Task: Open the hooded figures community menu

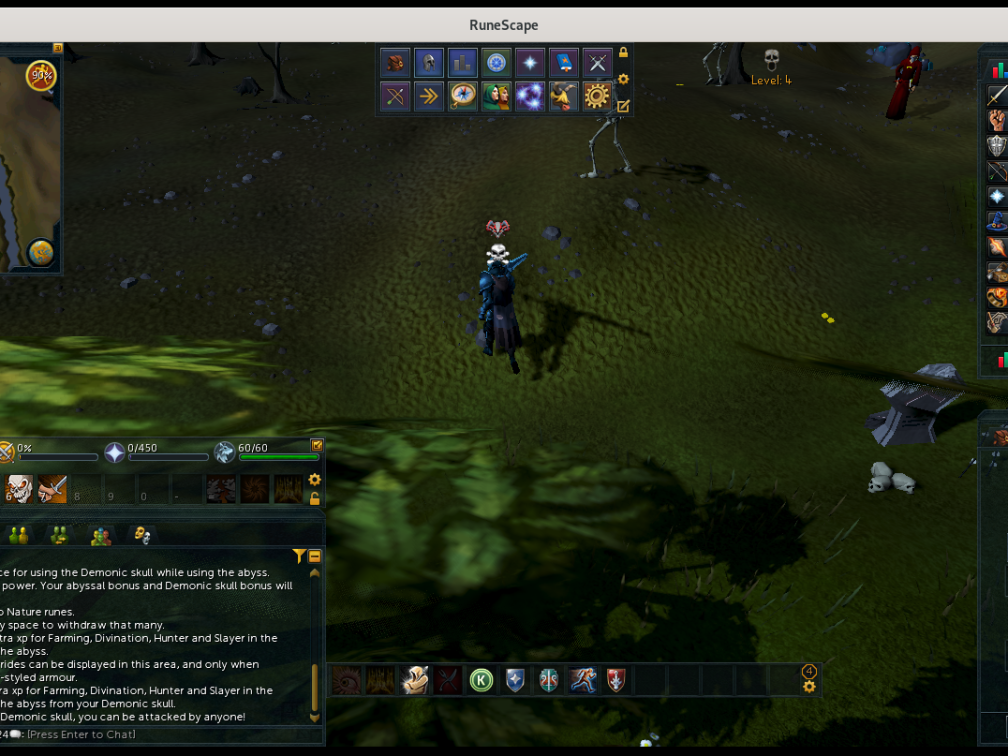Action: coord(496,96)
